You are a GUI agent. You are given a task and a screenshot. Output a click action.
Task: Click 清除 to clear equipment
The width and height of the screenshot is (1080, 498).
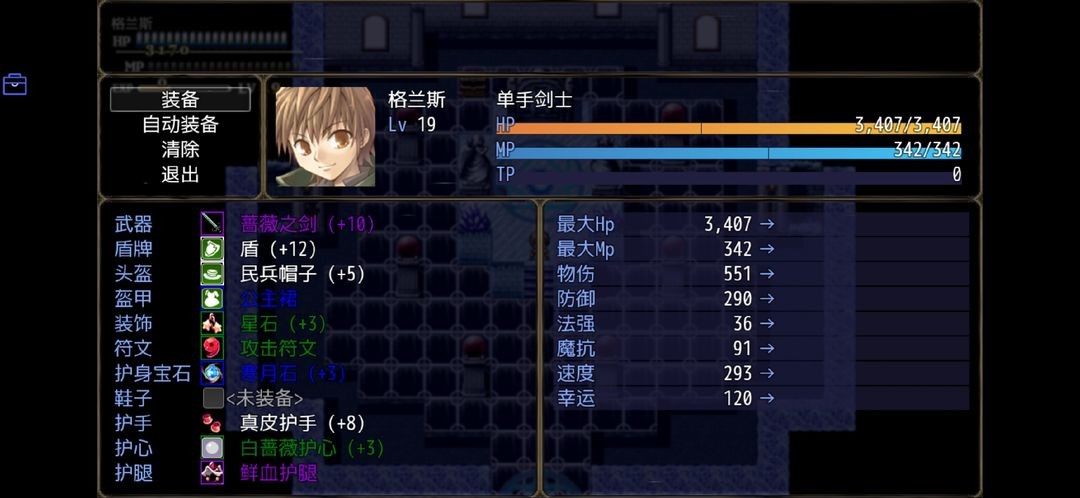point(180,150)
